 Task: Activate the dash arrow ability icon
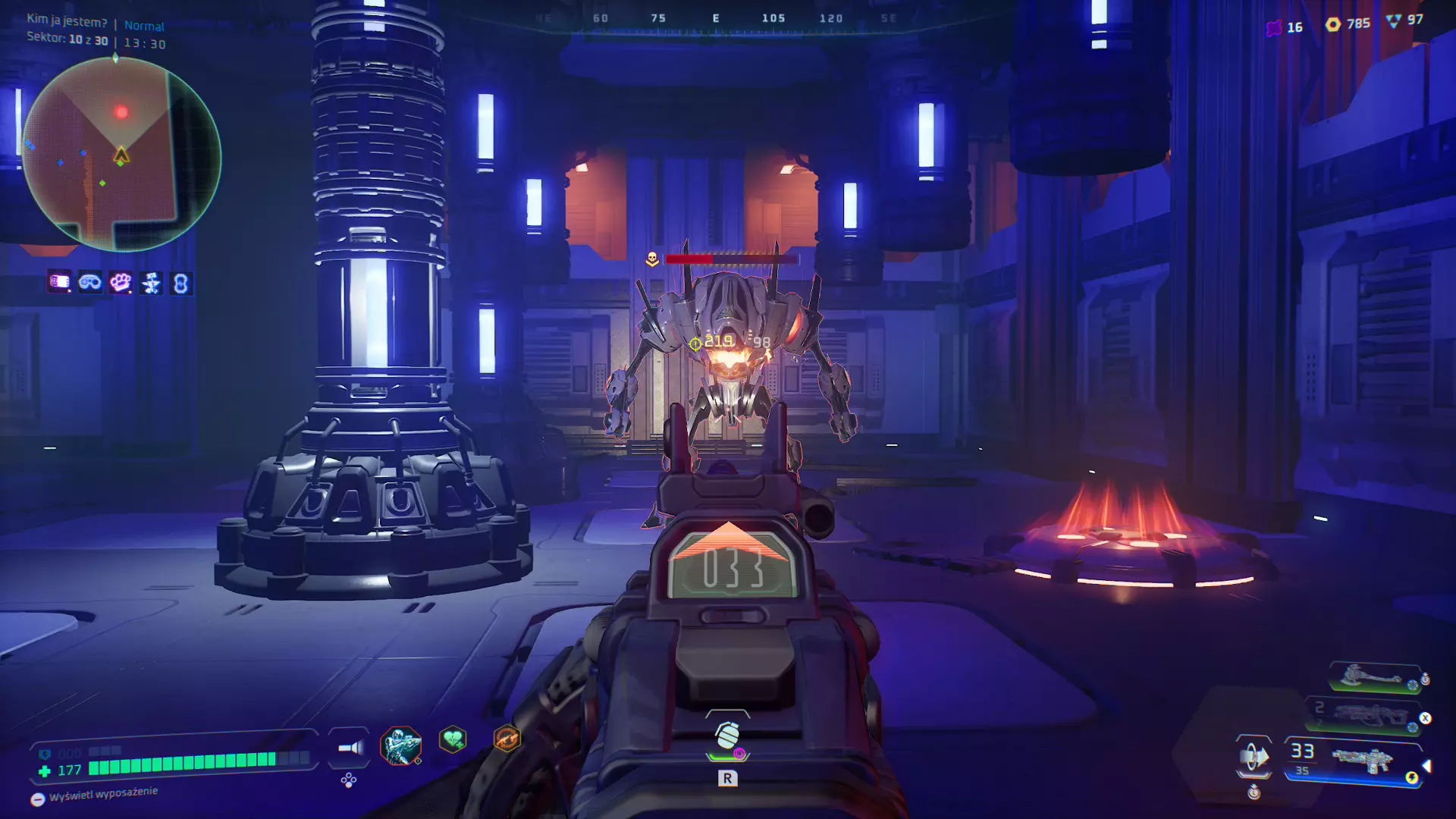(1254, 756)
